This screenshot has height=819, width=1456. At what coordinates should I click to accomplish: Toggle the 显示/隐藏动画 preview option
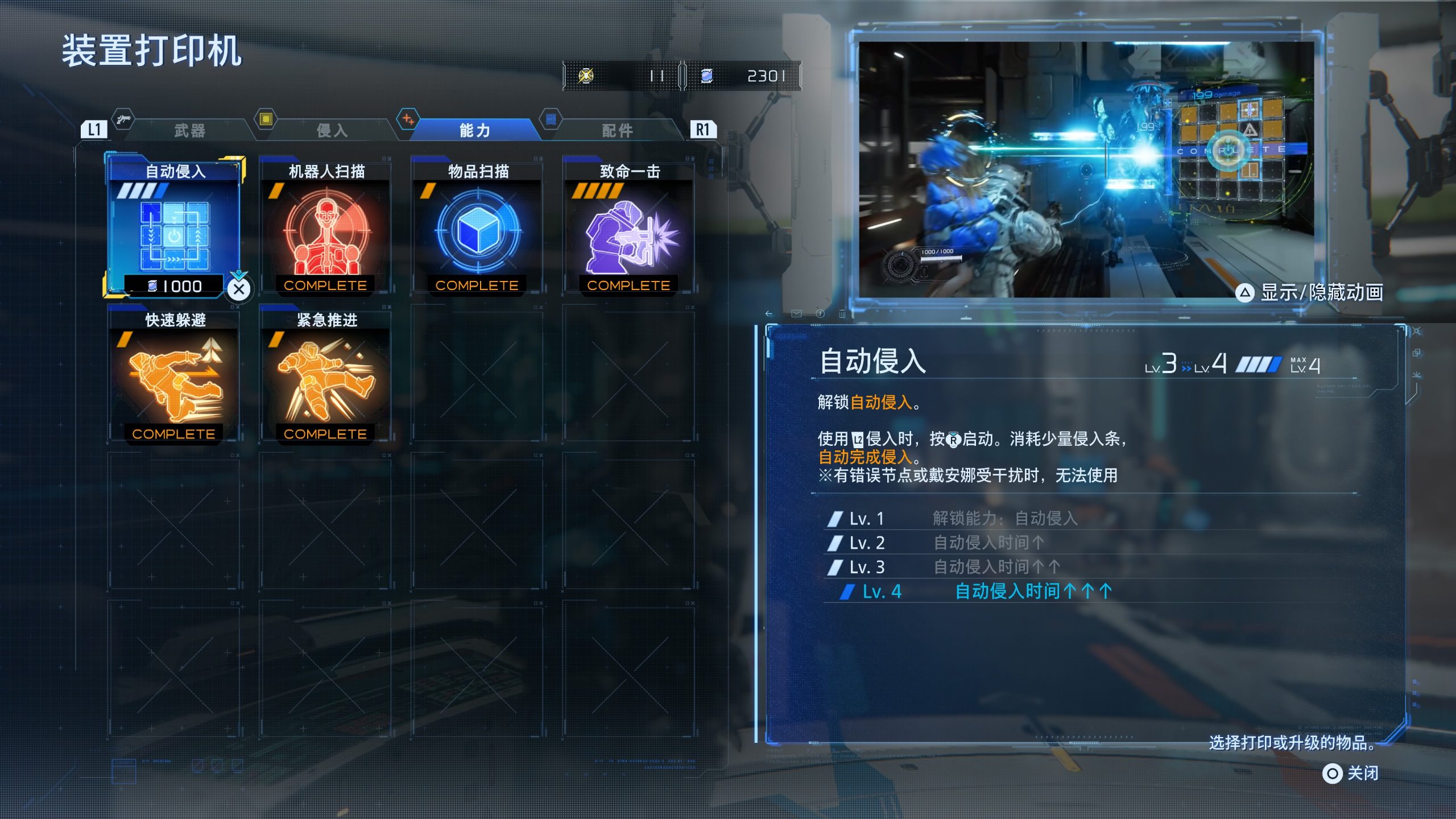1309,293
